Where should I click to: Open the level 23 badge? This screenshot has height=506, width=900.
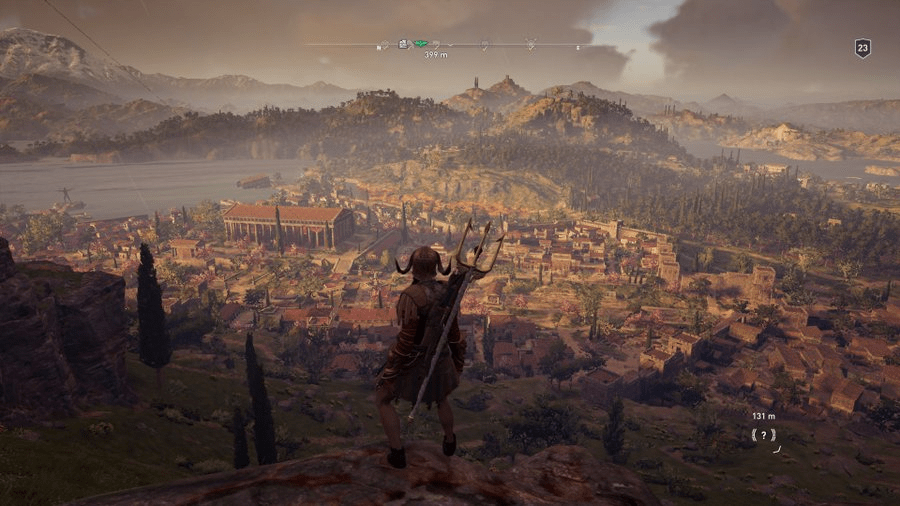click(x=862, y=47)
